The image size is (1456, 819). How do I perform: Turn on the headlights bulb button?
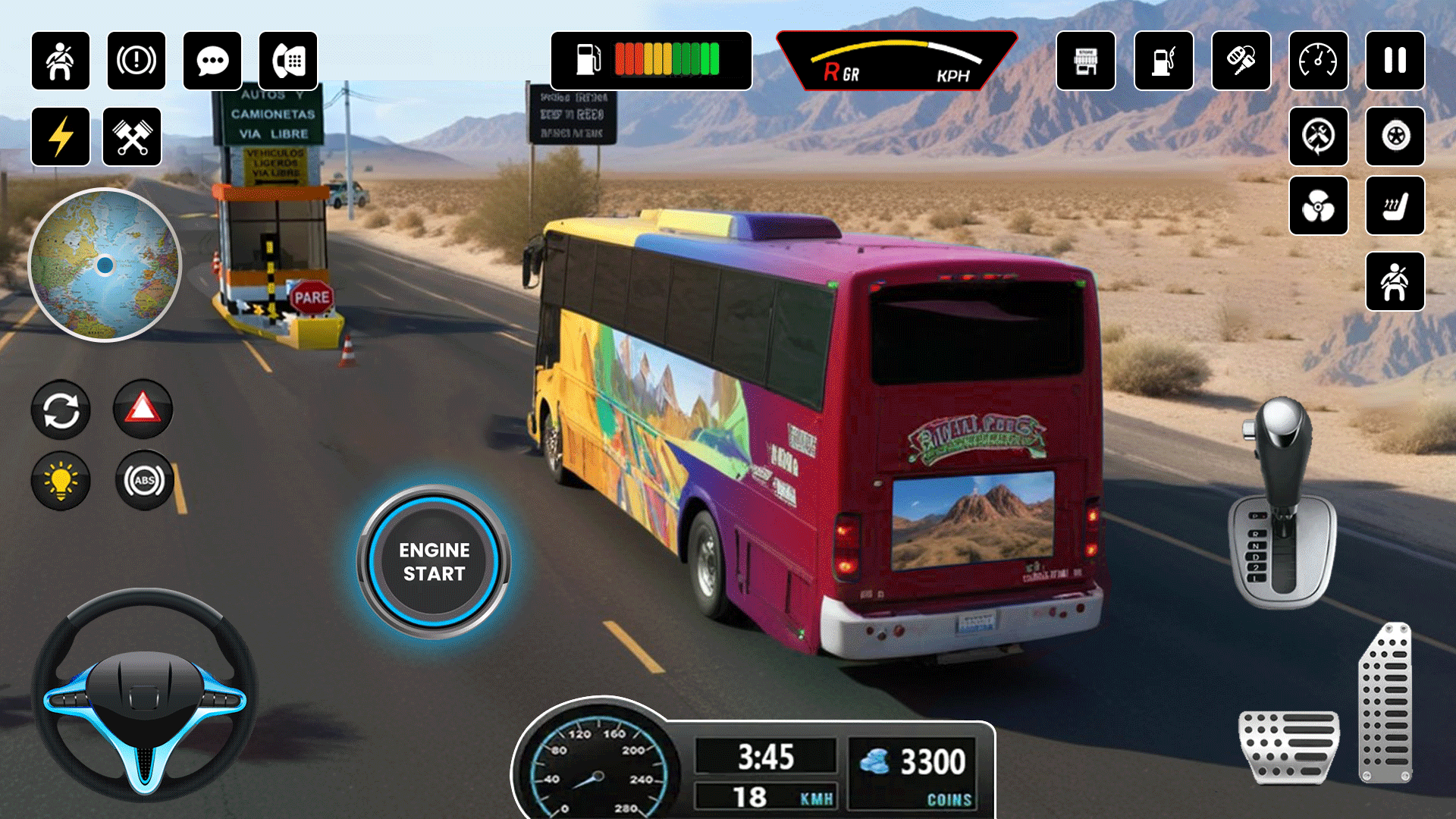click(x=61, y=480)
